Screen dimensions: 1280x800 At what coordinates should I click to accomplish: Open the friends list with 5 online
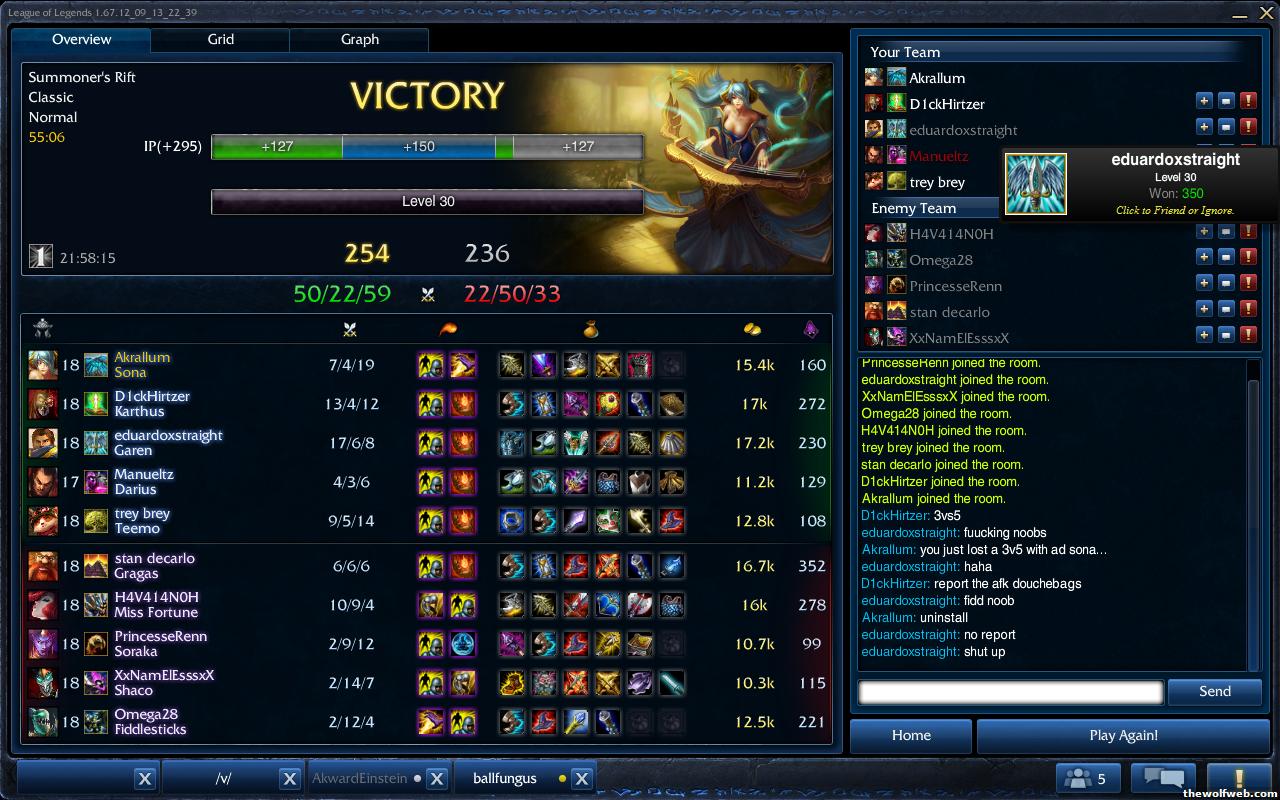[1088, 778]
